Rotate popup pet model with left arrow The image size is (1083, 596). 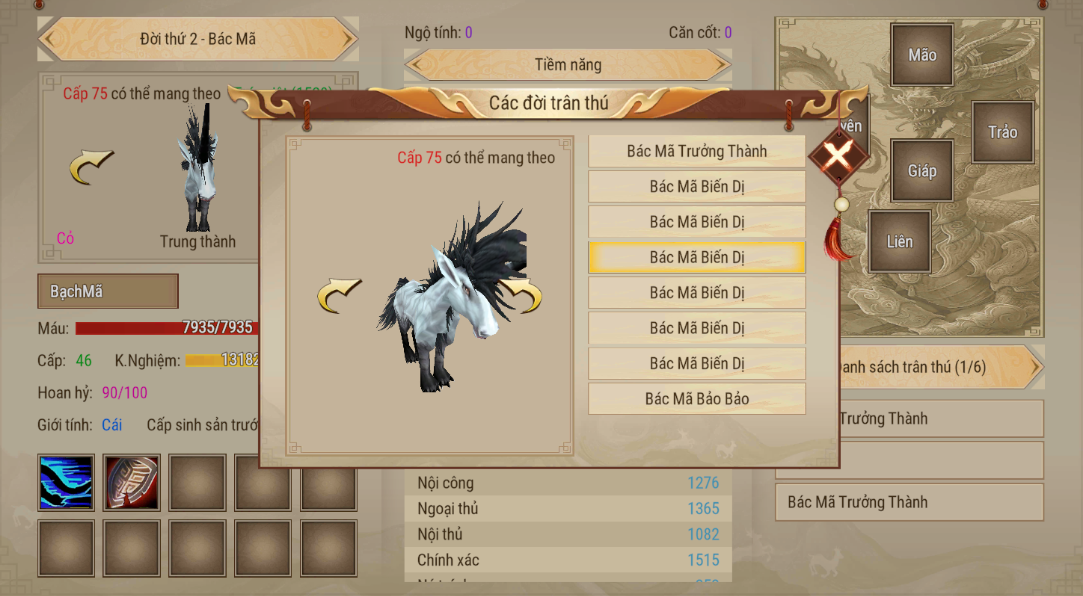pyautogui.click(x=339, y=297)
